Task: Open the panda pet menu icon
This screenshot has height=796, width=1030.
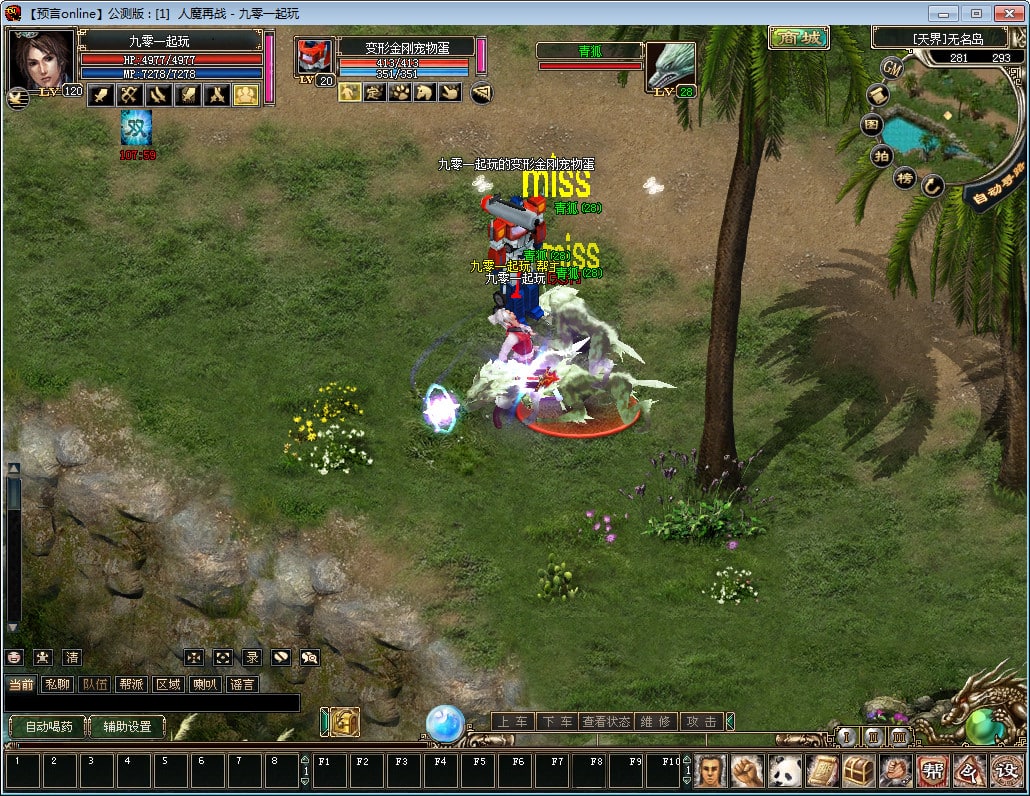Action: point(784,771)
